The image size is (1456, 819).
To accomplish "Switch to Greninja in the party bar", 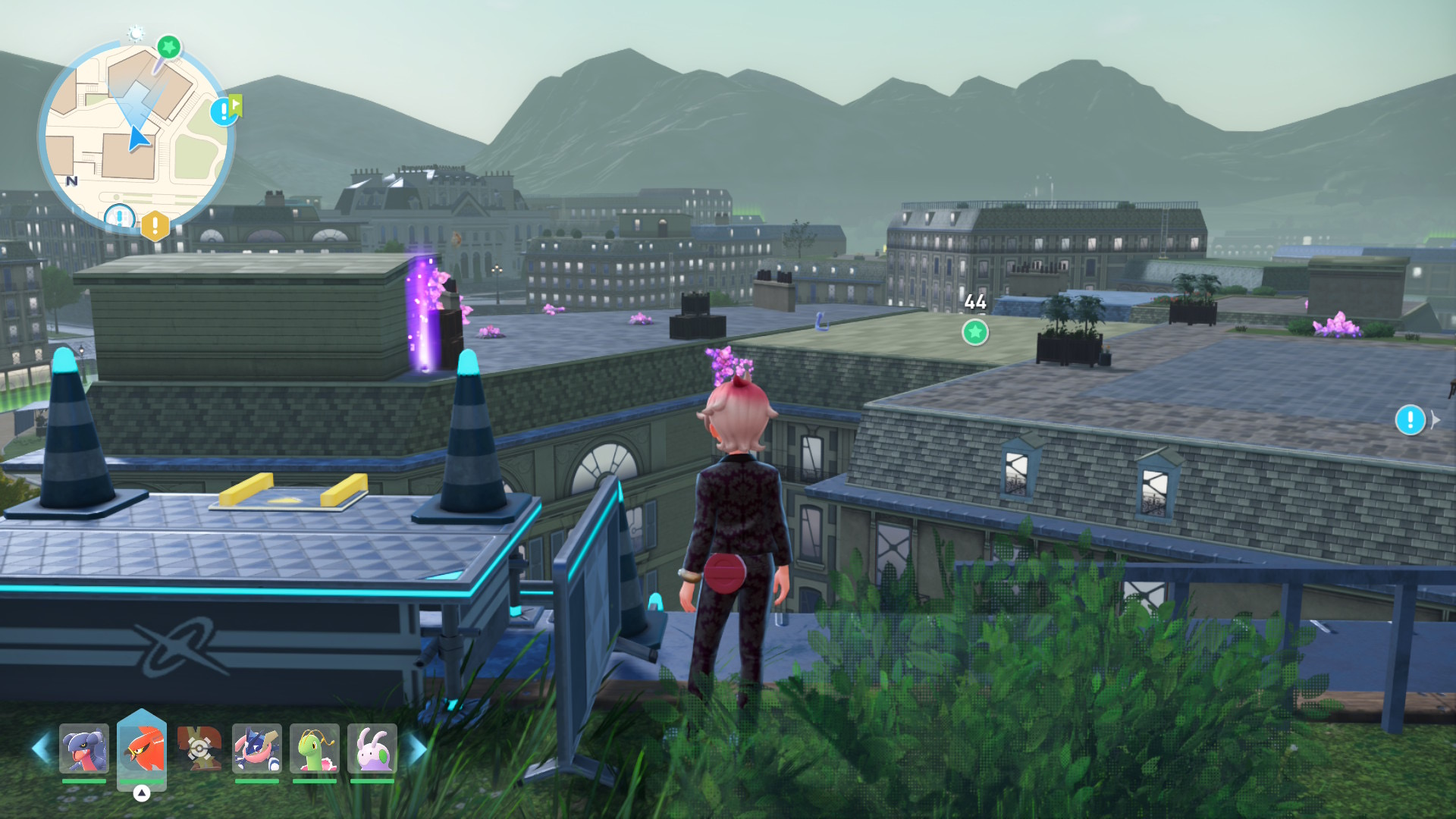I will click(x=257, y=748).
